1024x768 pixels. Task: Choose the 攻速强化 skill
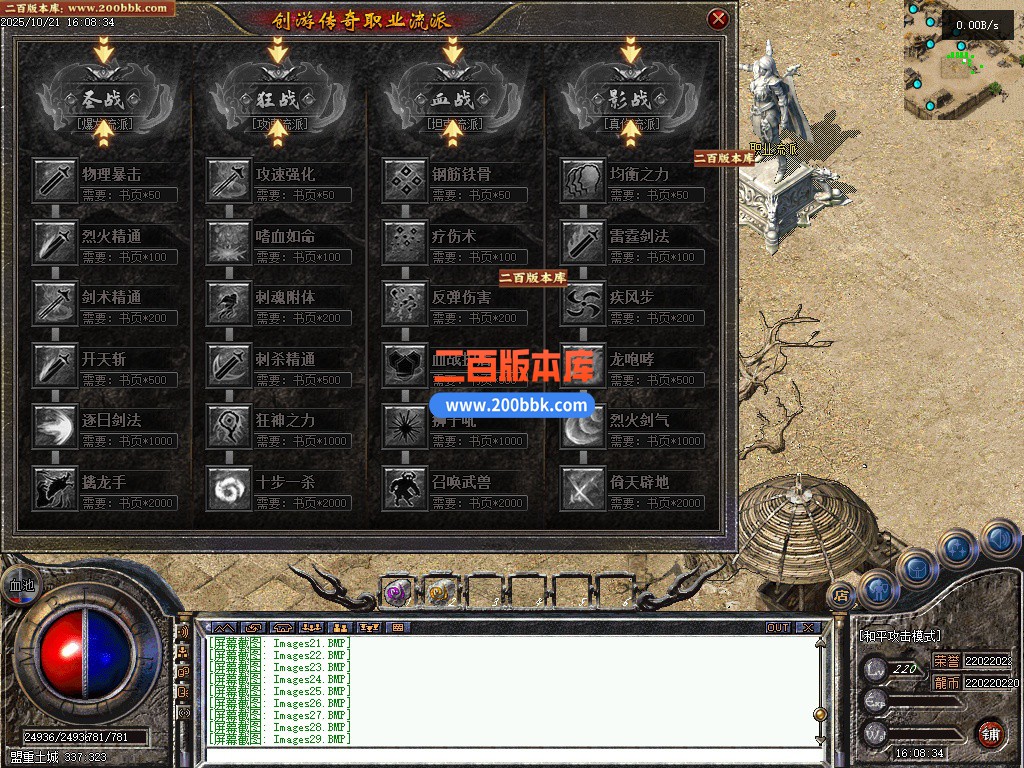(x=229, y=181)
